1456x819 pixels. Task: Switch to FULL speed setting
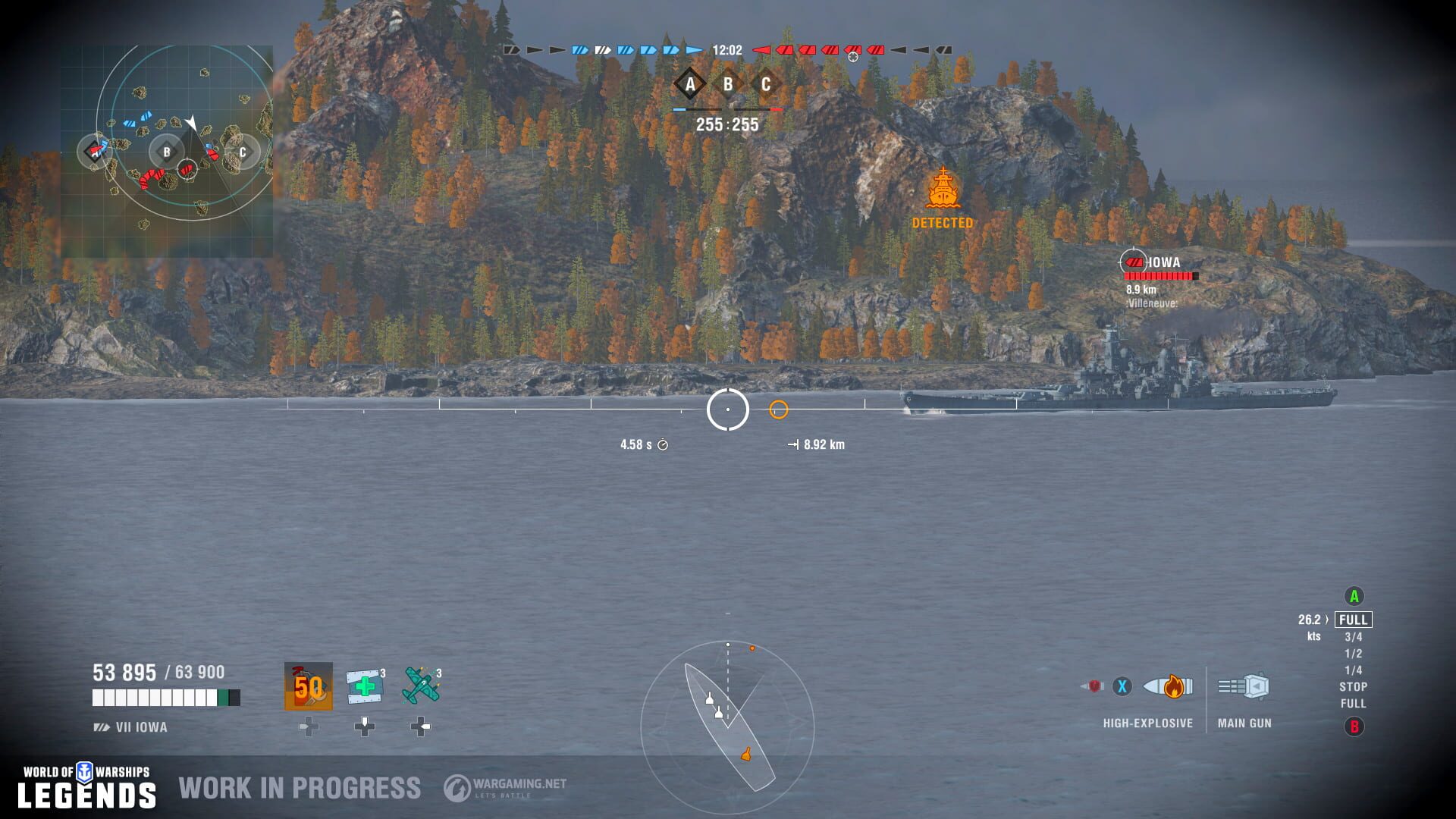[1354, 620]
